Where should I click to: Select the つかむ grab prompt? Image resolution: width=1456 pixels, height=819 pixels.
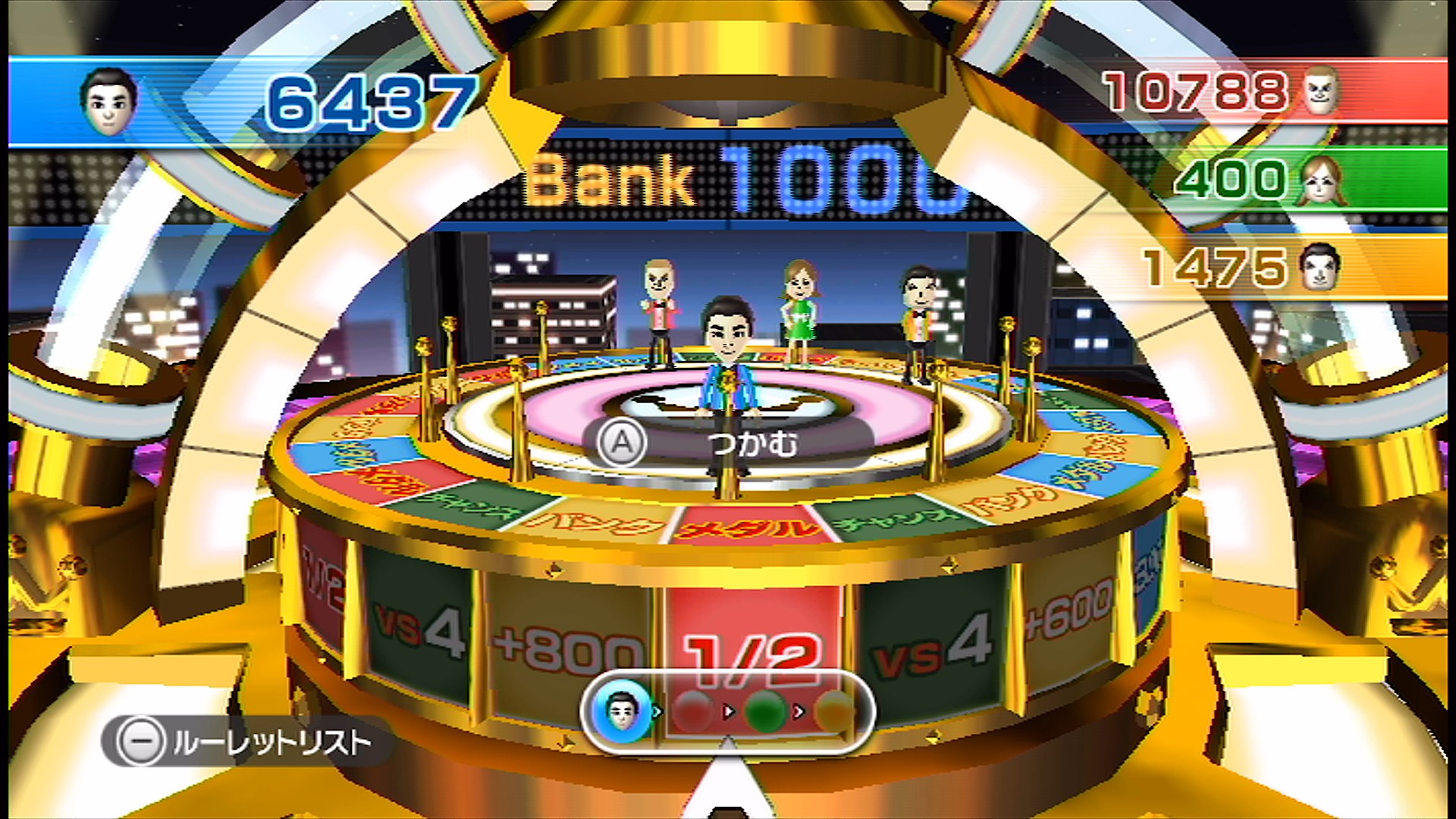point(728,443)
